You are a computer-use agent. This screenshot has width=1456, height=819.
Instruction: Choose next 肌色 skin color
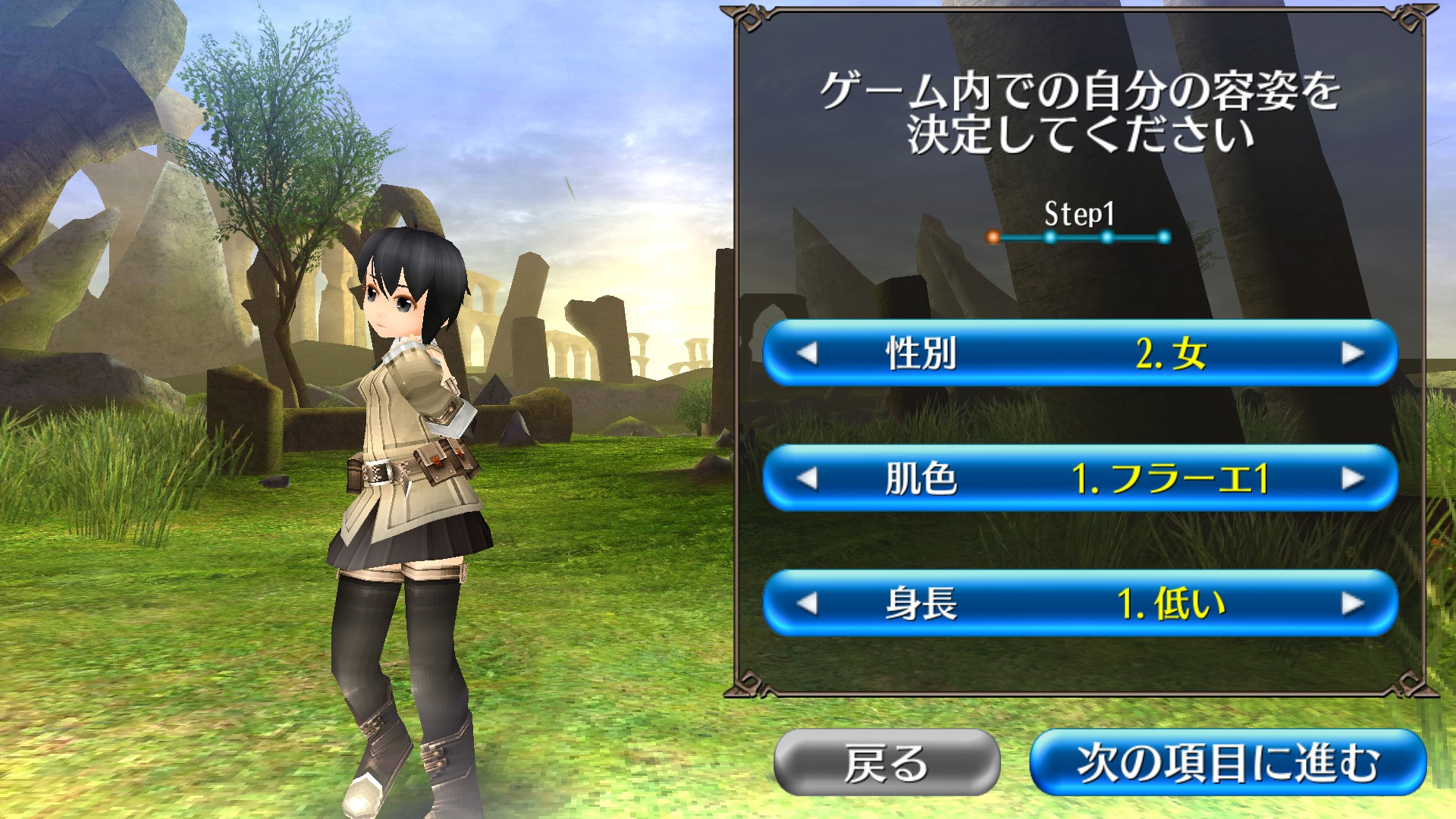(x=1352, y=479)
